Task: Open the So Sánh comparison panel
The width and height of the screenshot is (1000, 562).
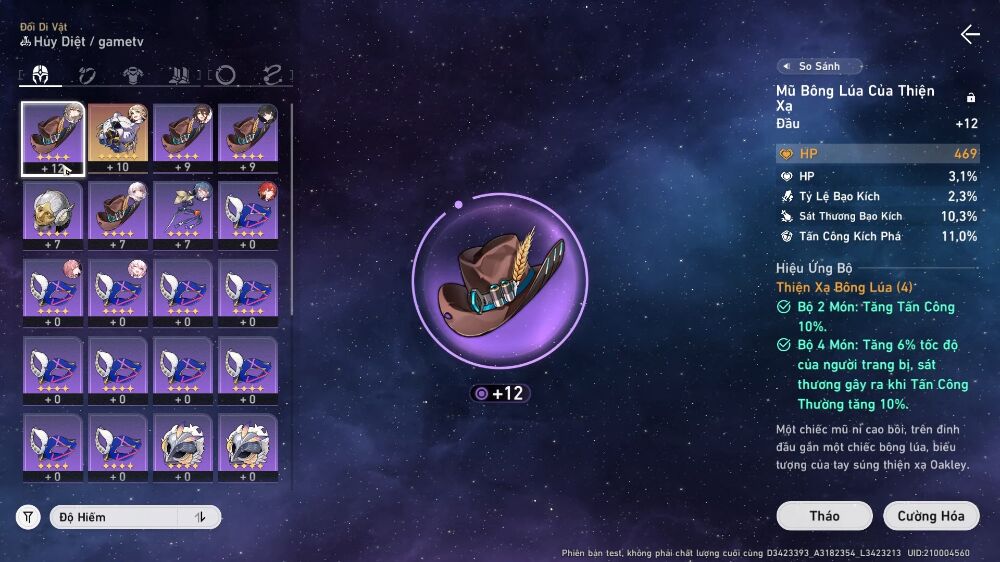Action: (x=820, y=66)
